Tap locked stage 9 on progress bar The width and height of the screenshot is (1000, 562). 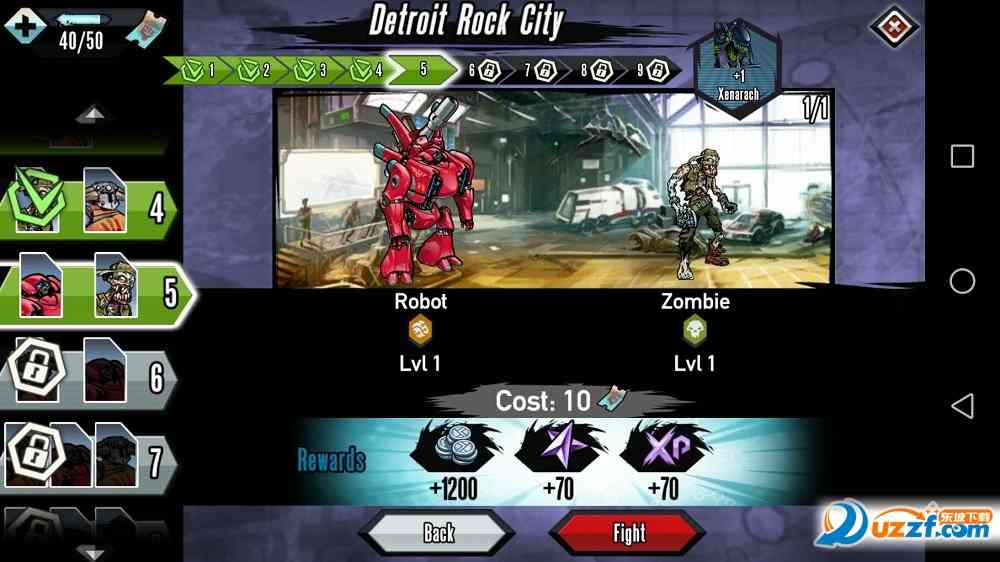click(x=652, y=71)
